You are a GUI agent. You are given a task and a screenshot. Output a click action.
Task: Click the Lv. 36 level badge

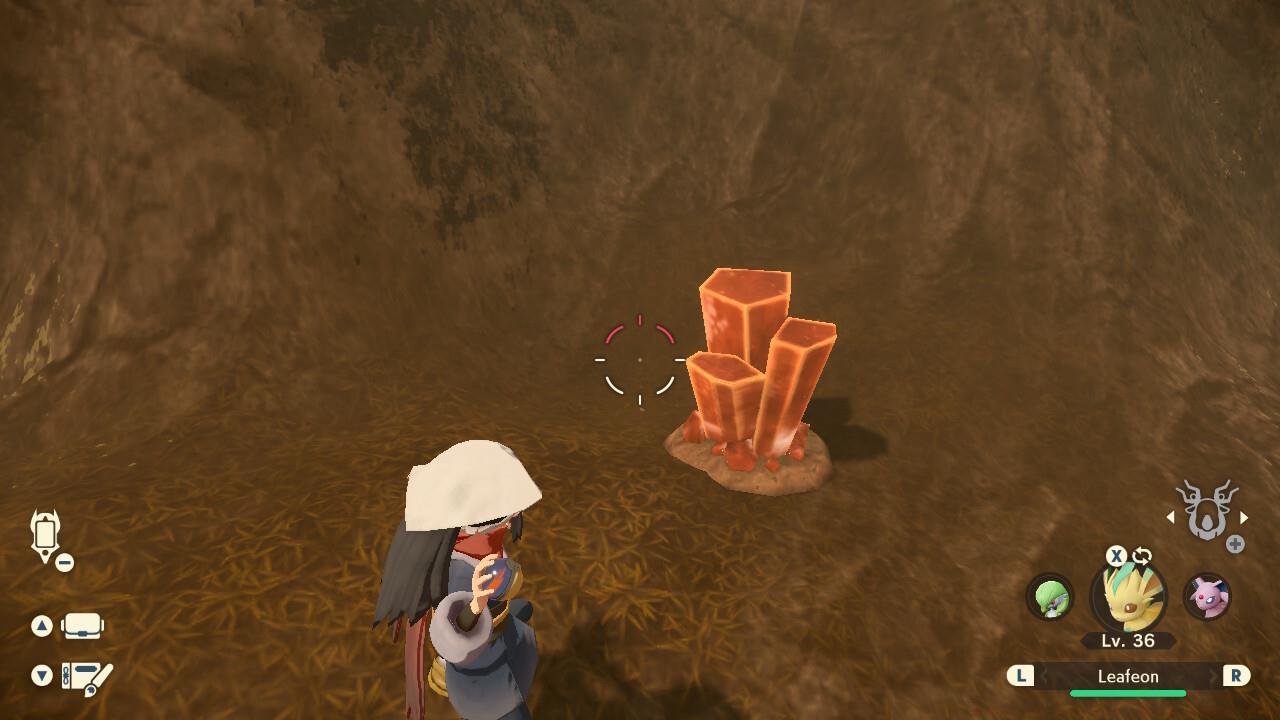point(1128,639)
